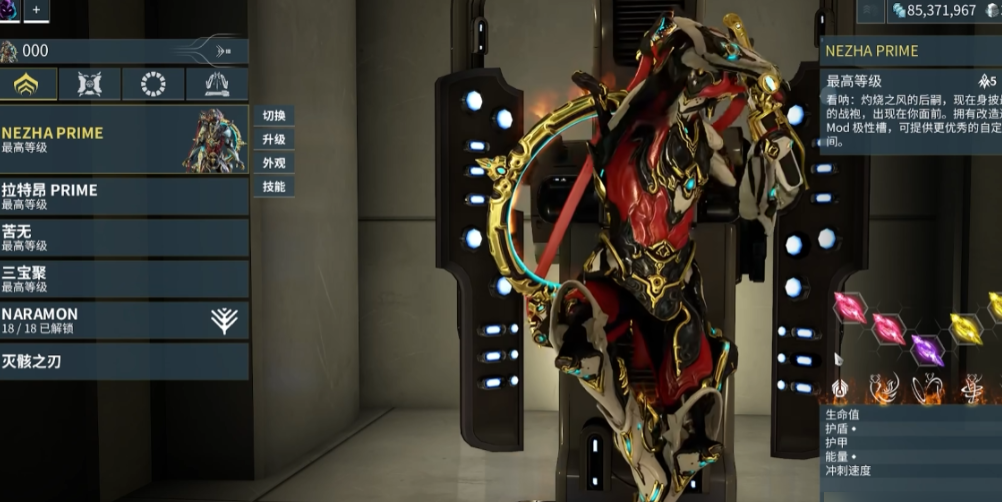Select the 灭骸之刃 slot
This screenshot has height=502, width=1002.
click(124, 361)
